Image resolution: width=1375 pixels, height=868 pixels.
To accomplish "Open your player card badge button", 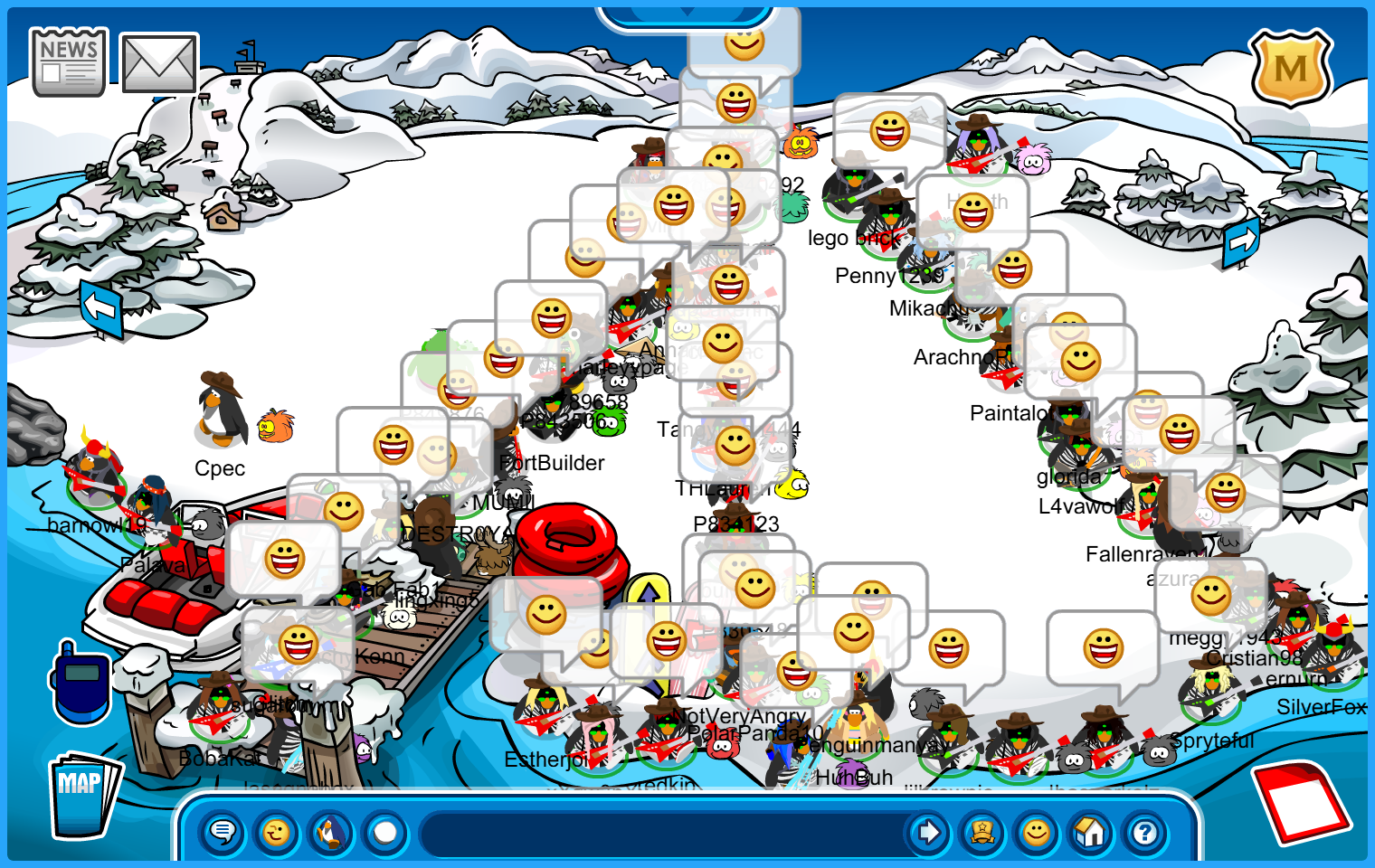I will 982,832.
